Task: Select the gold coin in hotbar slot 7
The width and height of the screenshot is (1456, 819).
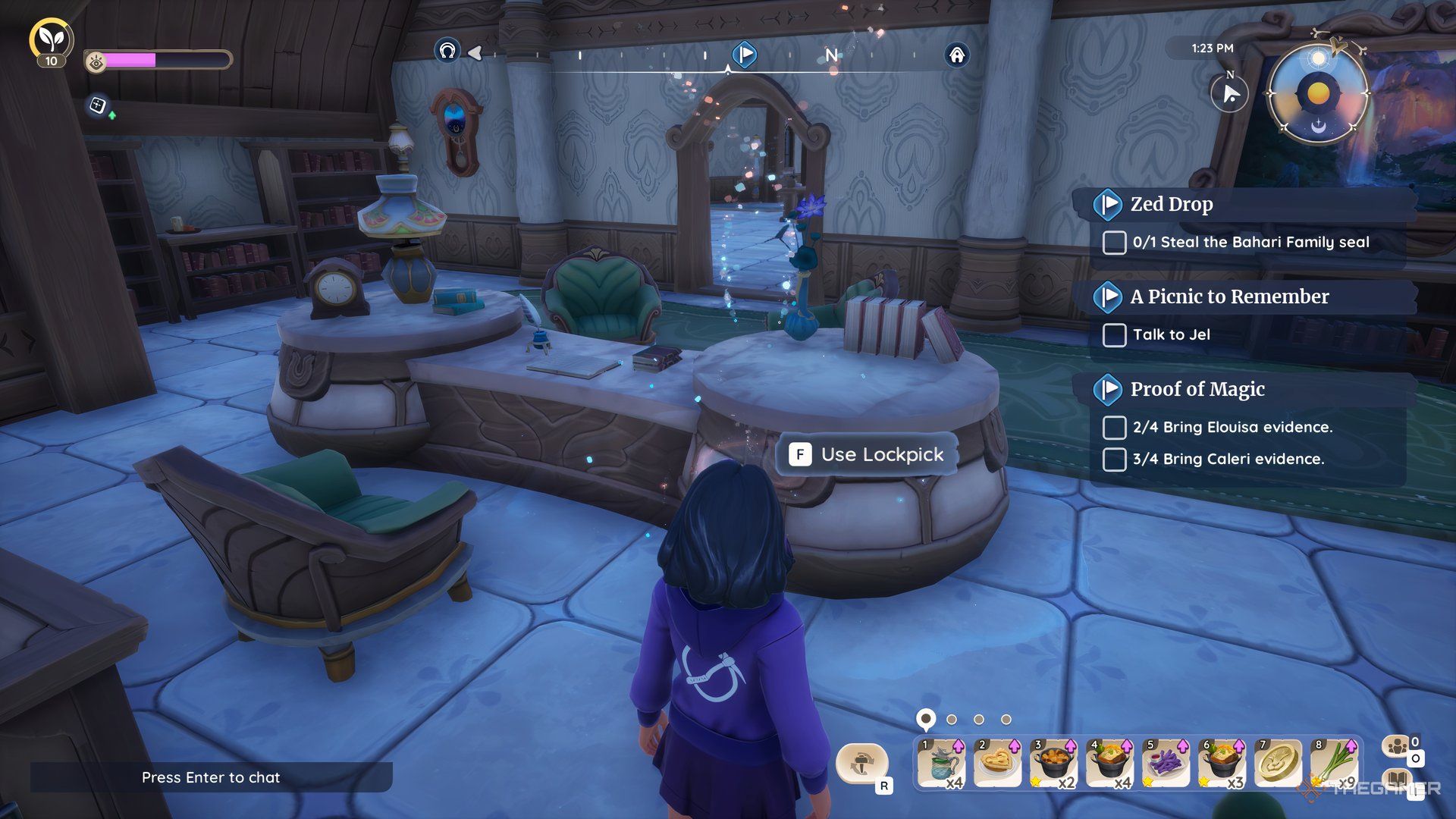Action: coord(1278,764)
